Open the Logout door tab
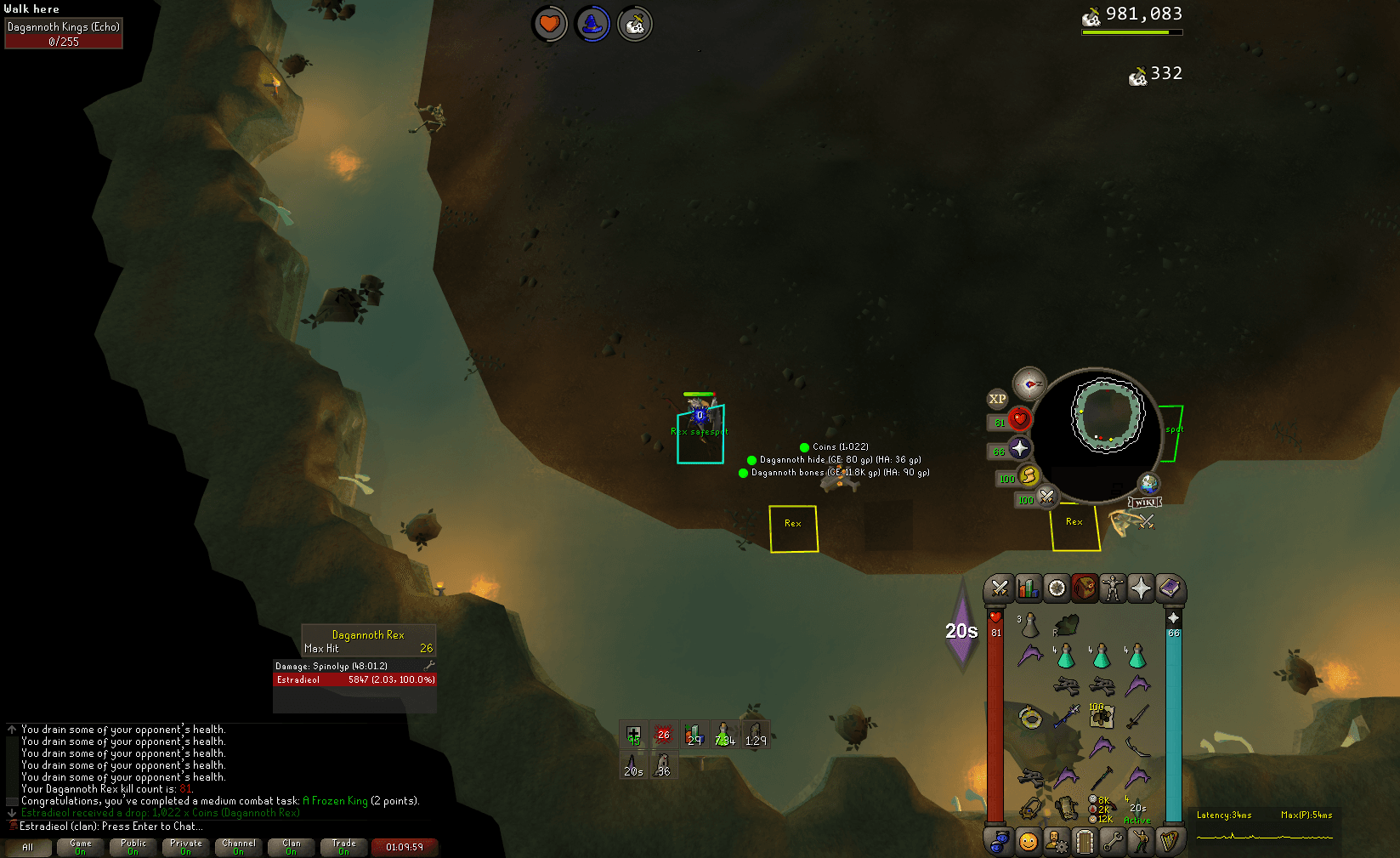This screenshot has width=1400, height=858. click(x=1084, y=841)
